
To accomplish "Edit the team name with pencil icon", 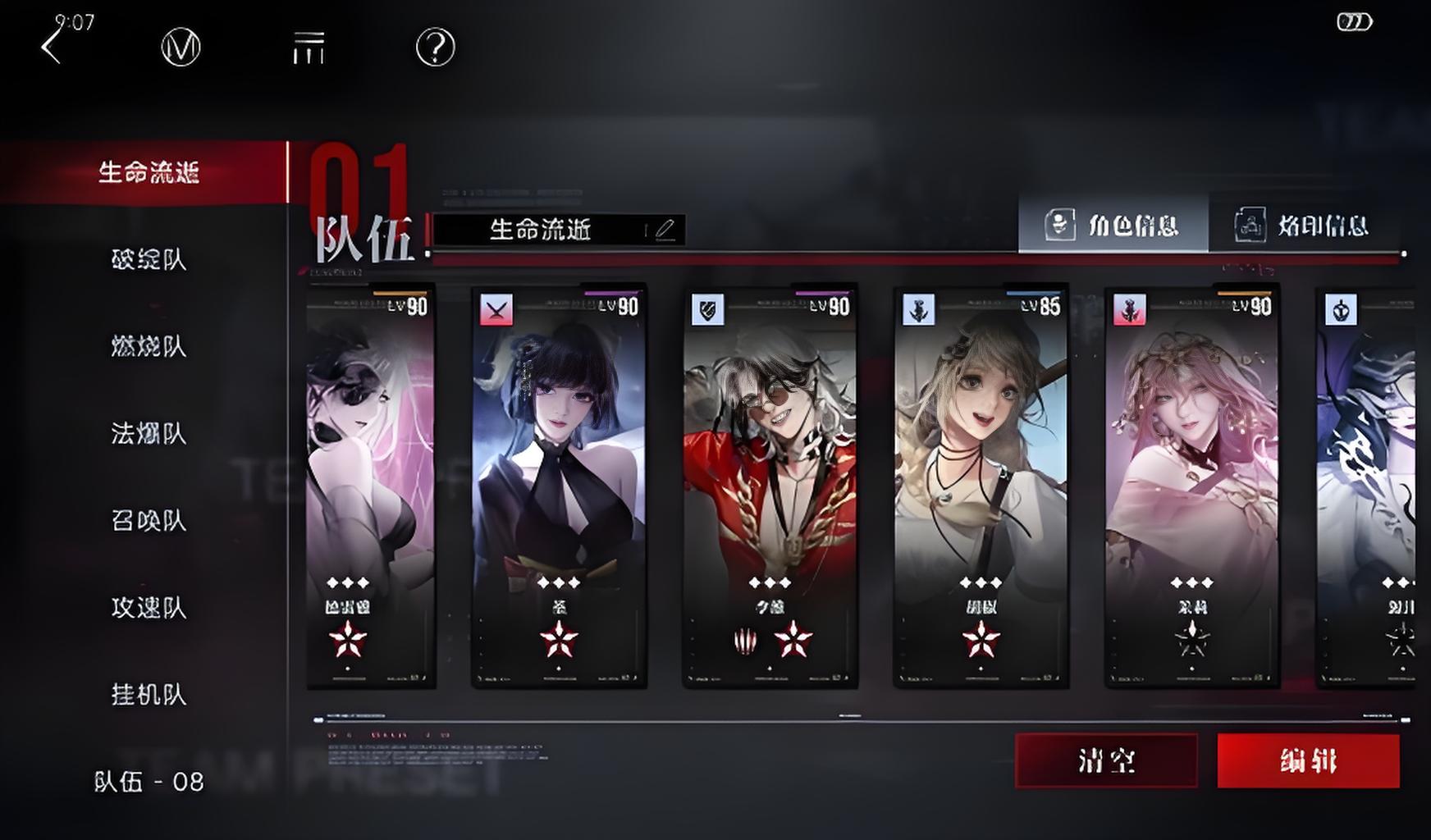I will click(665, 230).
